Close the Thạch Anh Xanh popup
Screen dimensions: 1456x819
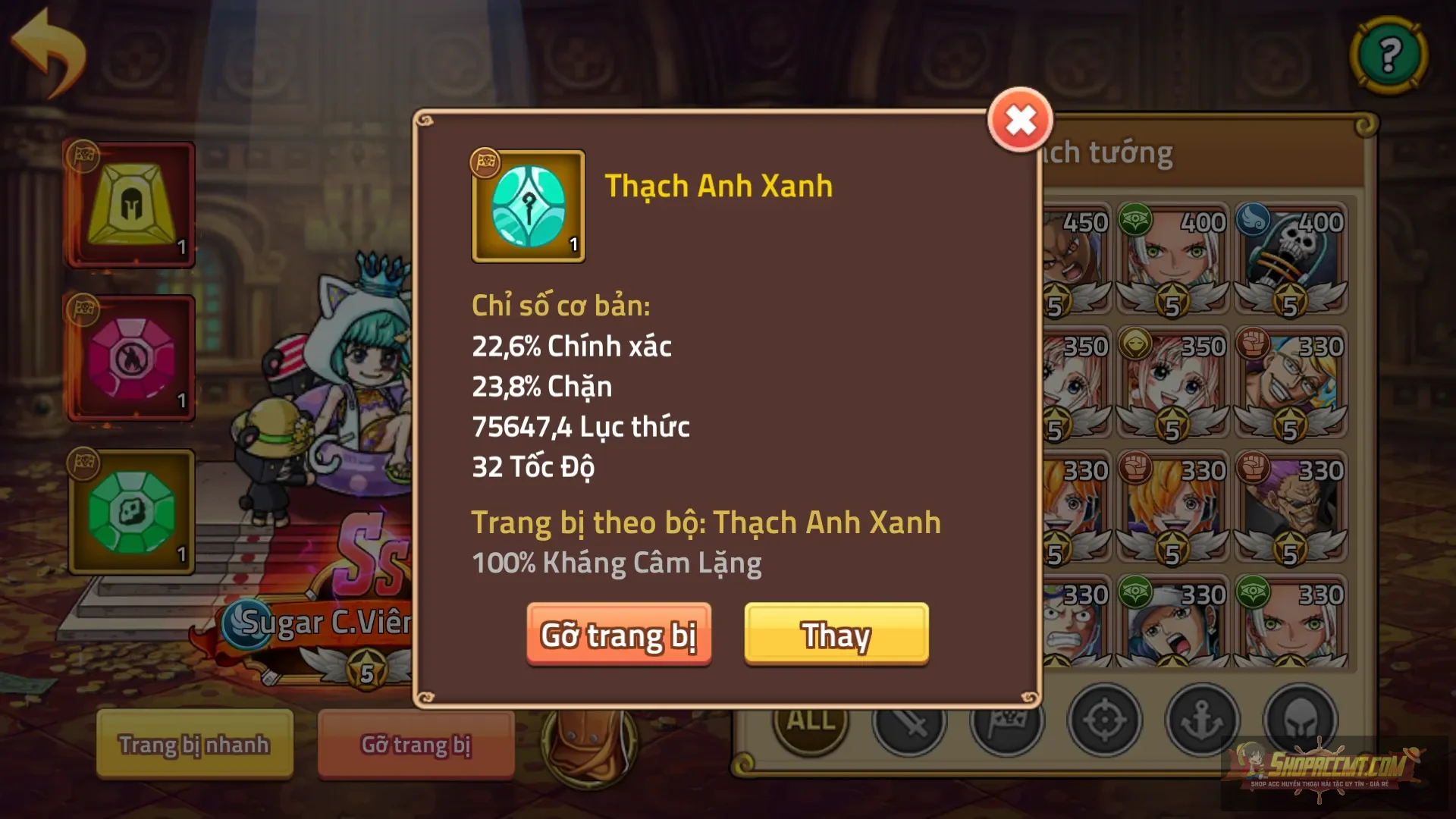tap(1020, 120)
